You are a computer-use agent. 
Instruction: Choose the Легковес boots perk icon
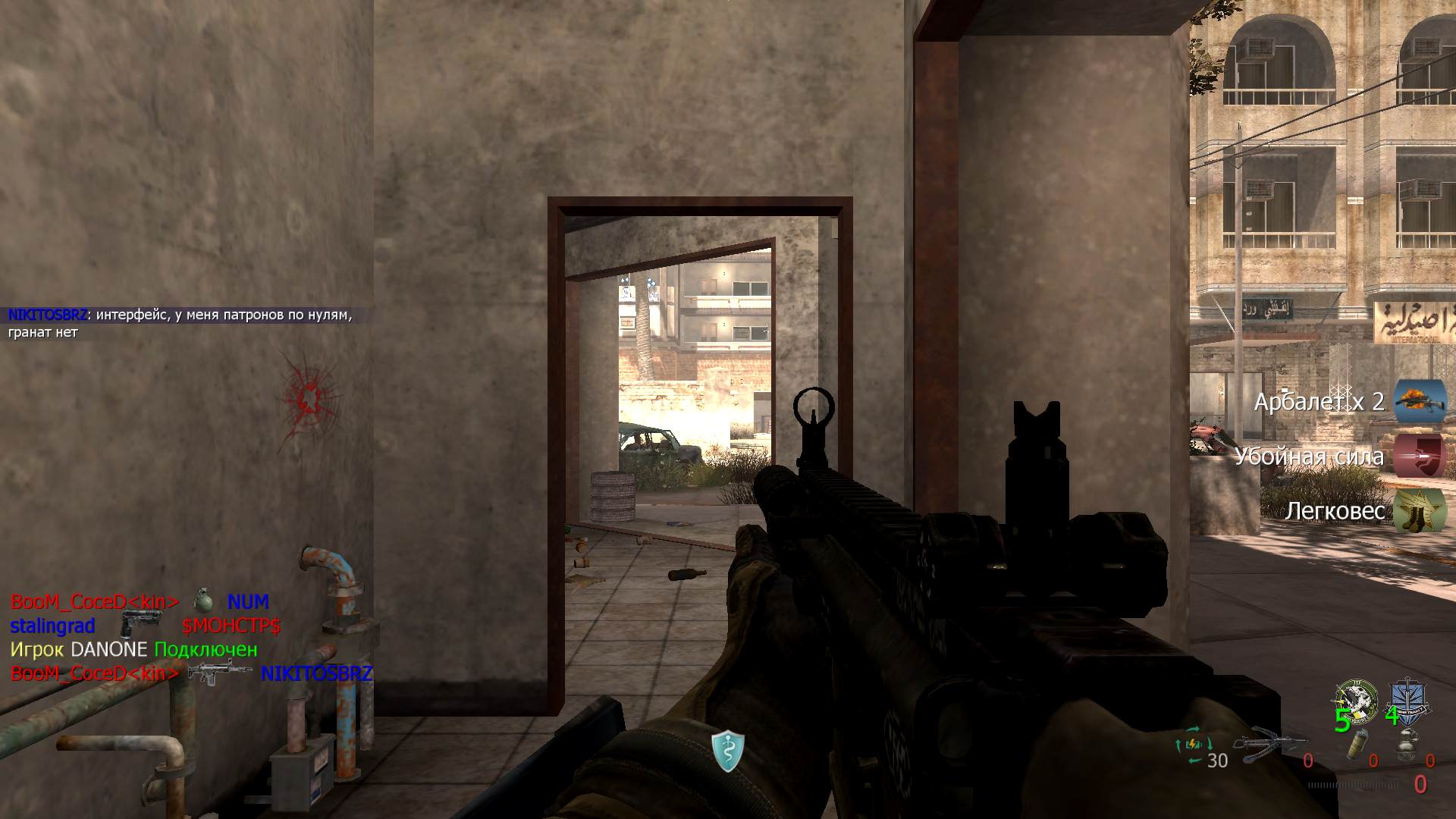(x=1420, y=510)
